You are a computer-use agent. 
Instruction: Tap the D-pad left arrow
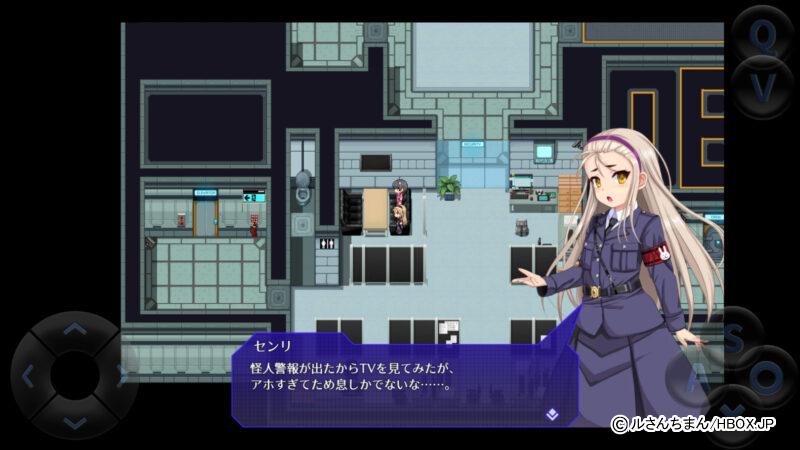28,376
